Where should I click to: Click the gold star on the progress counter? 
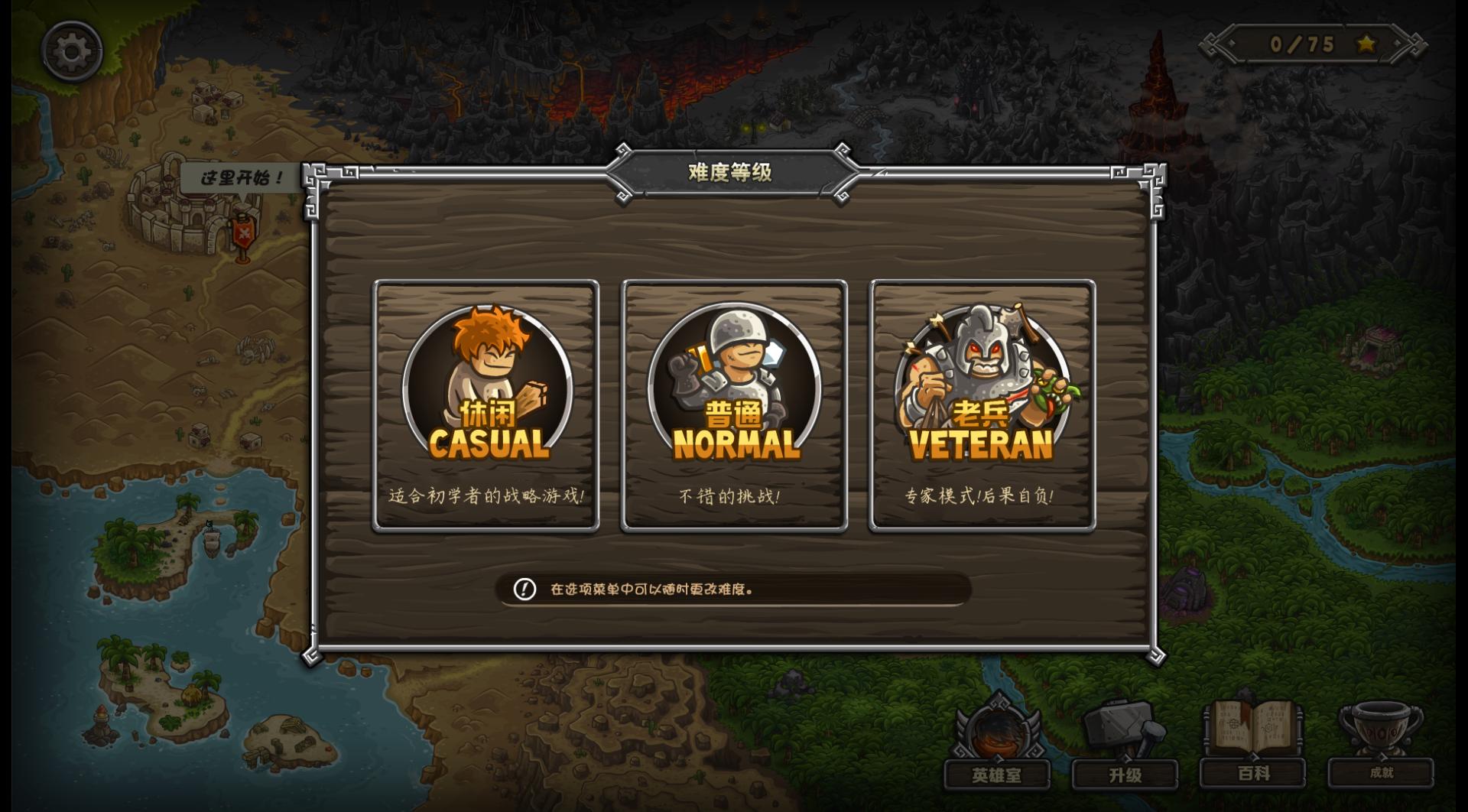(1365, 44)
